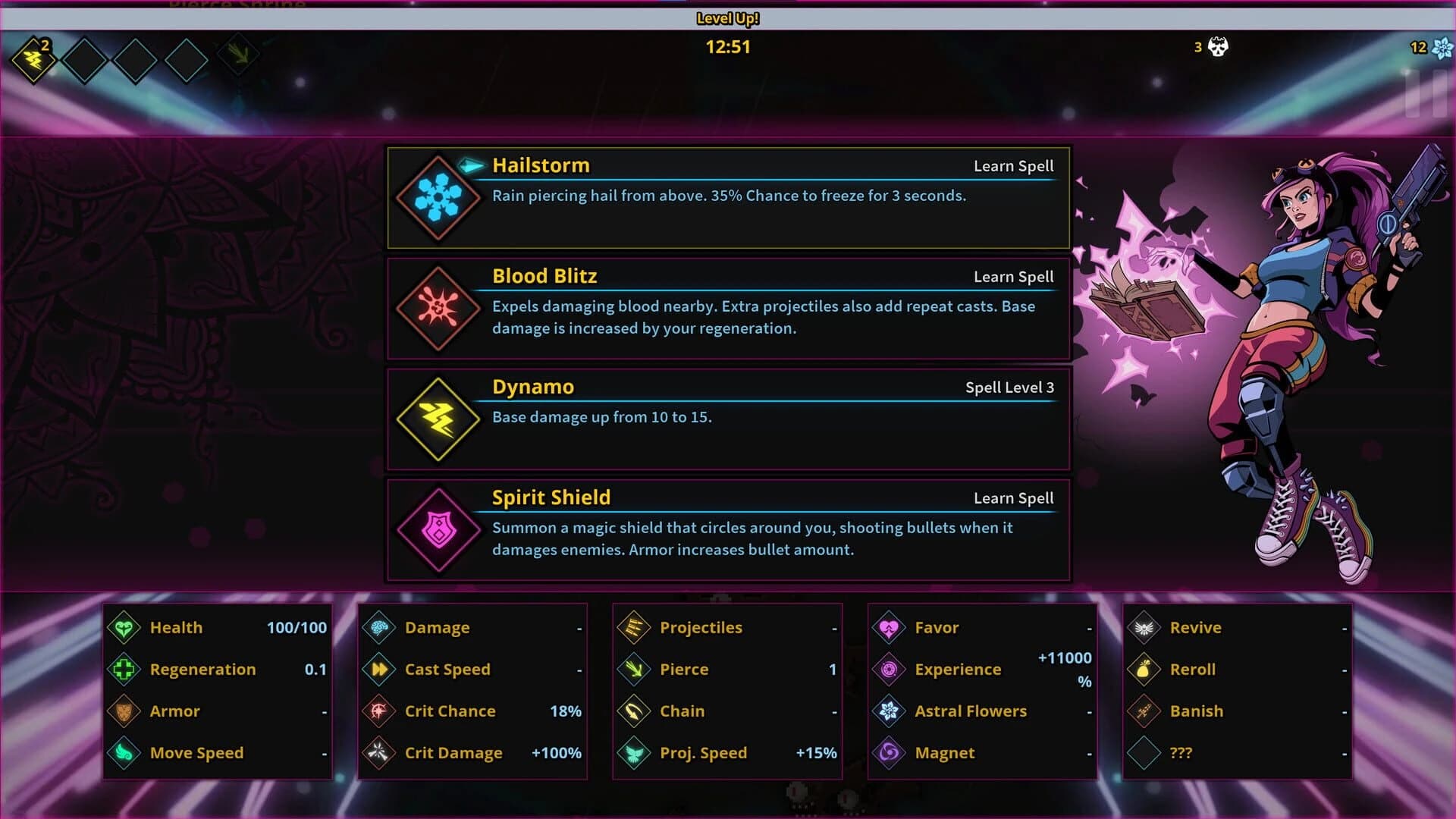
Task: Click the Spirit Shield shield icon
Action: pos(437,531)
